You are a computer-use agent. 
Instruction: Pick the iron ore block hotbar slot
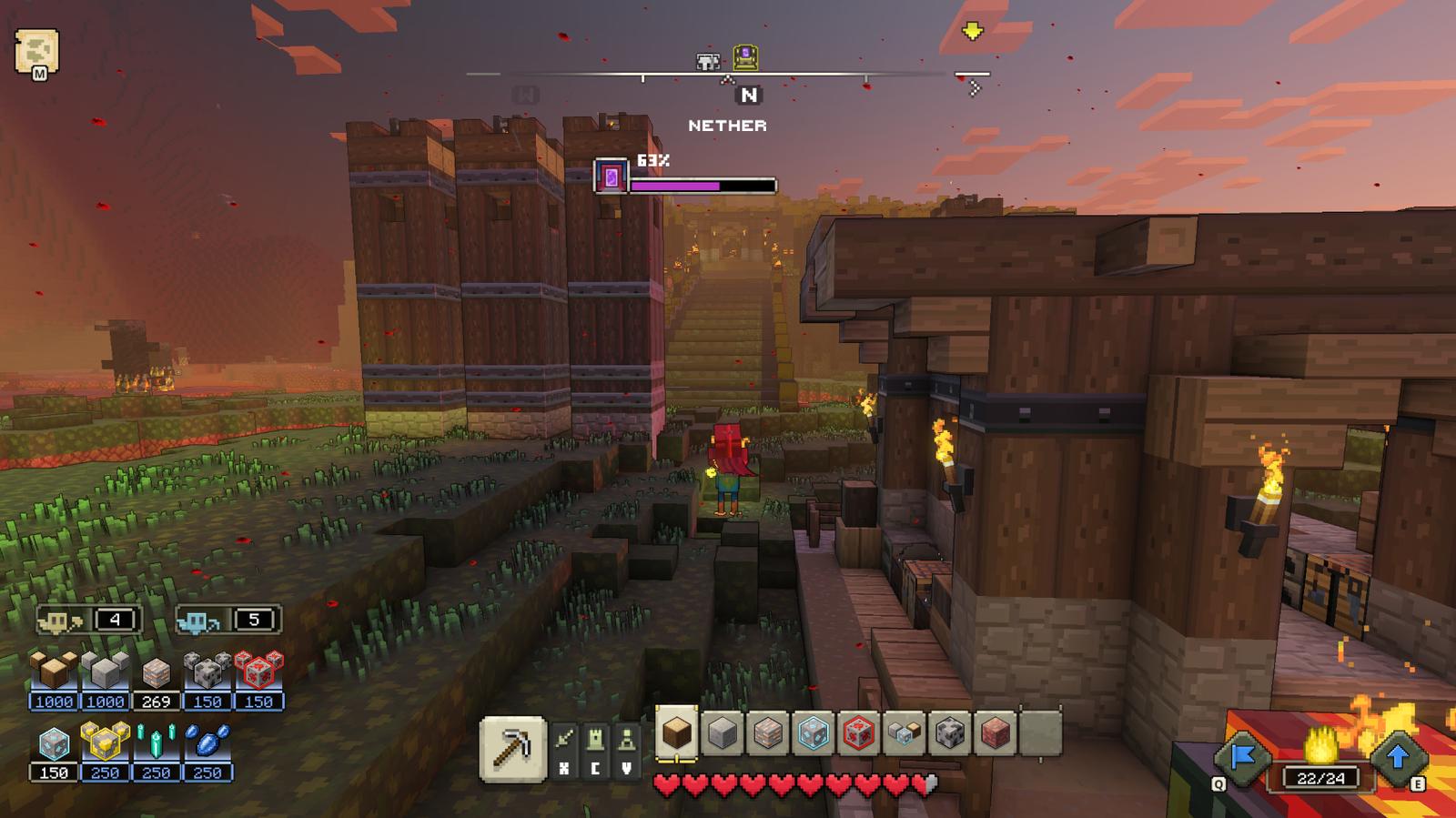coord(767,732)
